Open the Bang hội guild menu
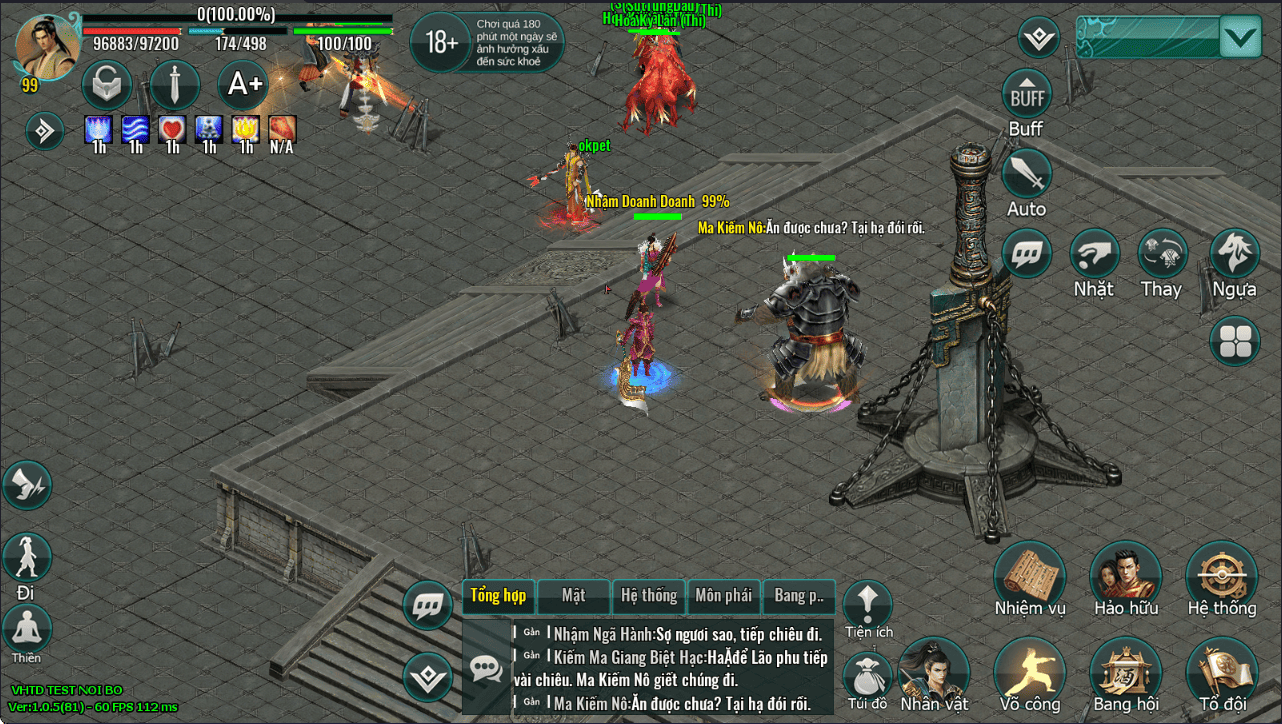This screenshot has width=1282, height=724. pos(1126,671)
